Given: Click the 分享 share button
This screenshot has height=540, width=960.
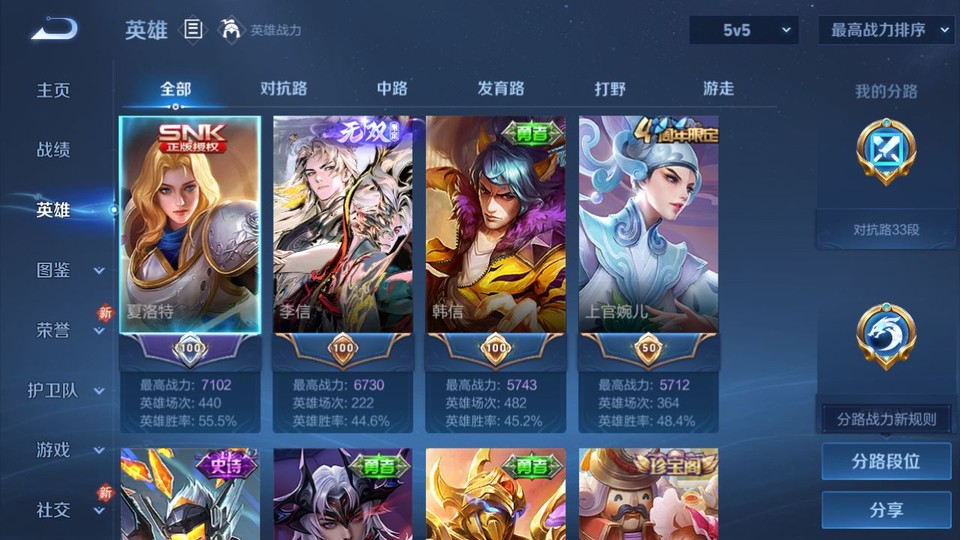Looking at the screenshot, I should [886, 510].
